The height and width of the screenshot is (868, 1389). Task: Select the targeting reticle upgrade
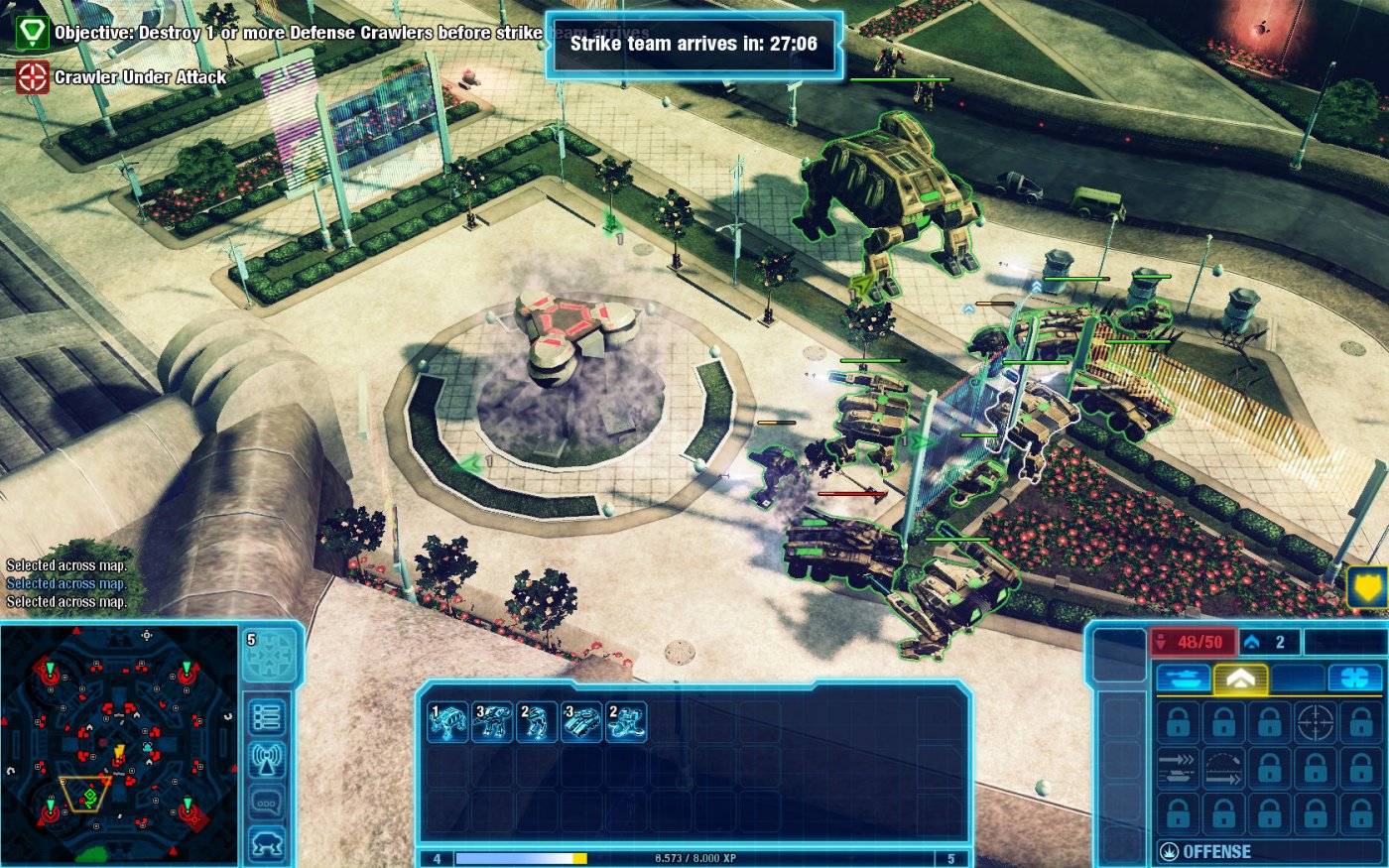[1316, 722]
